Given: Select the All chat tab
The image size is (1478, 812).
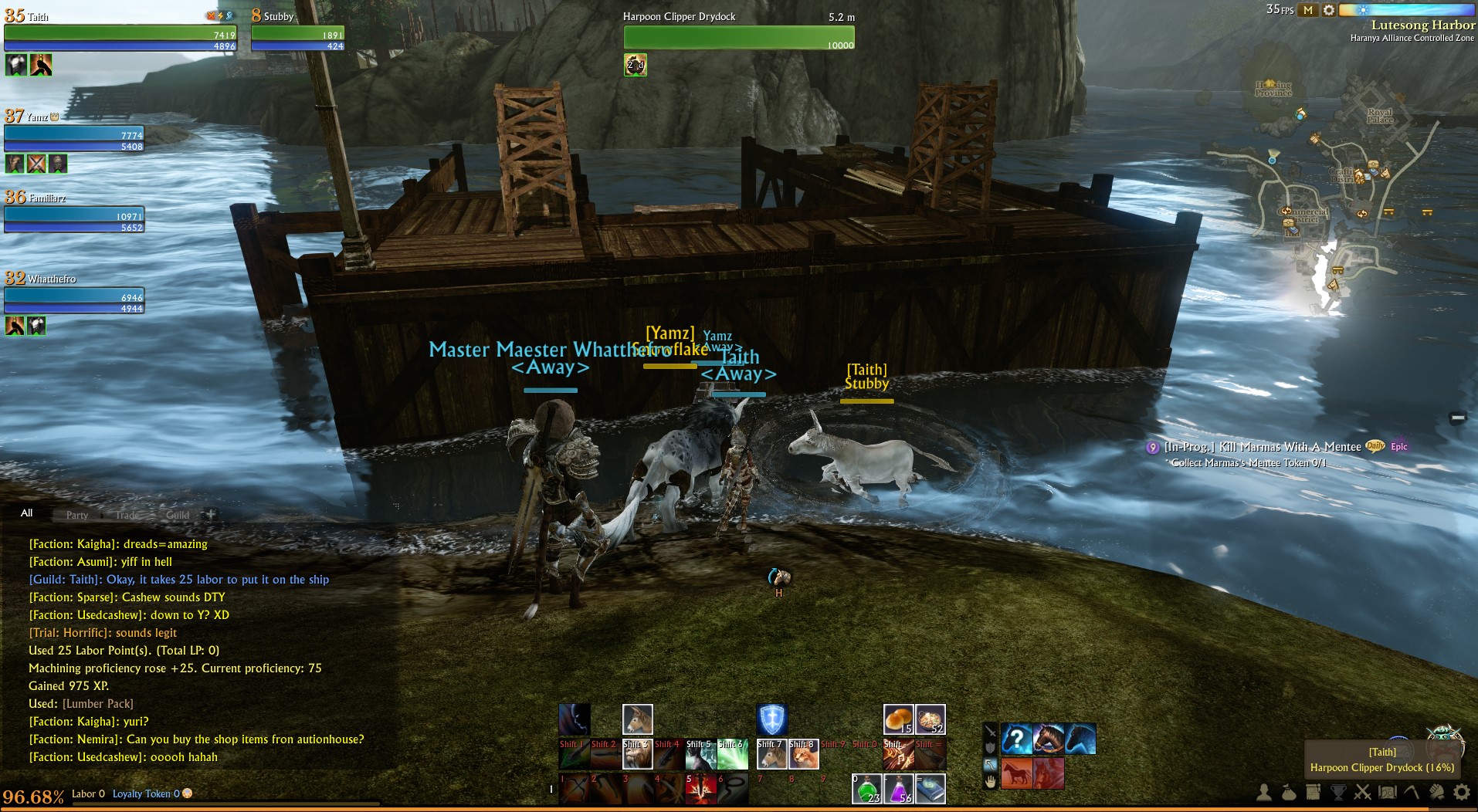Looking at the screenshot, I should pyautogui.click(x=27, y=513).
